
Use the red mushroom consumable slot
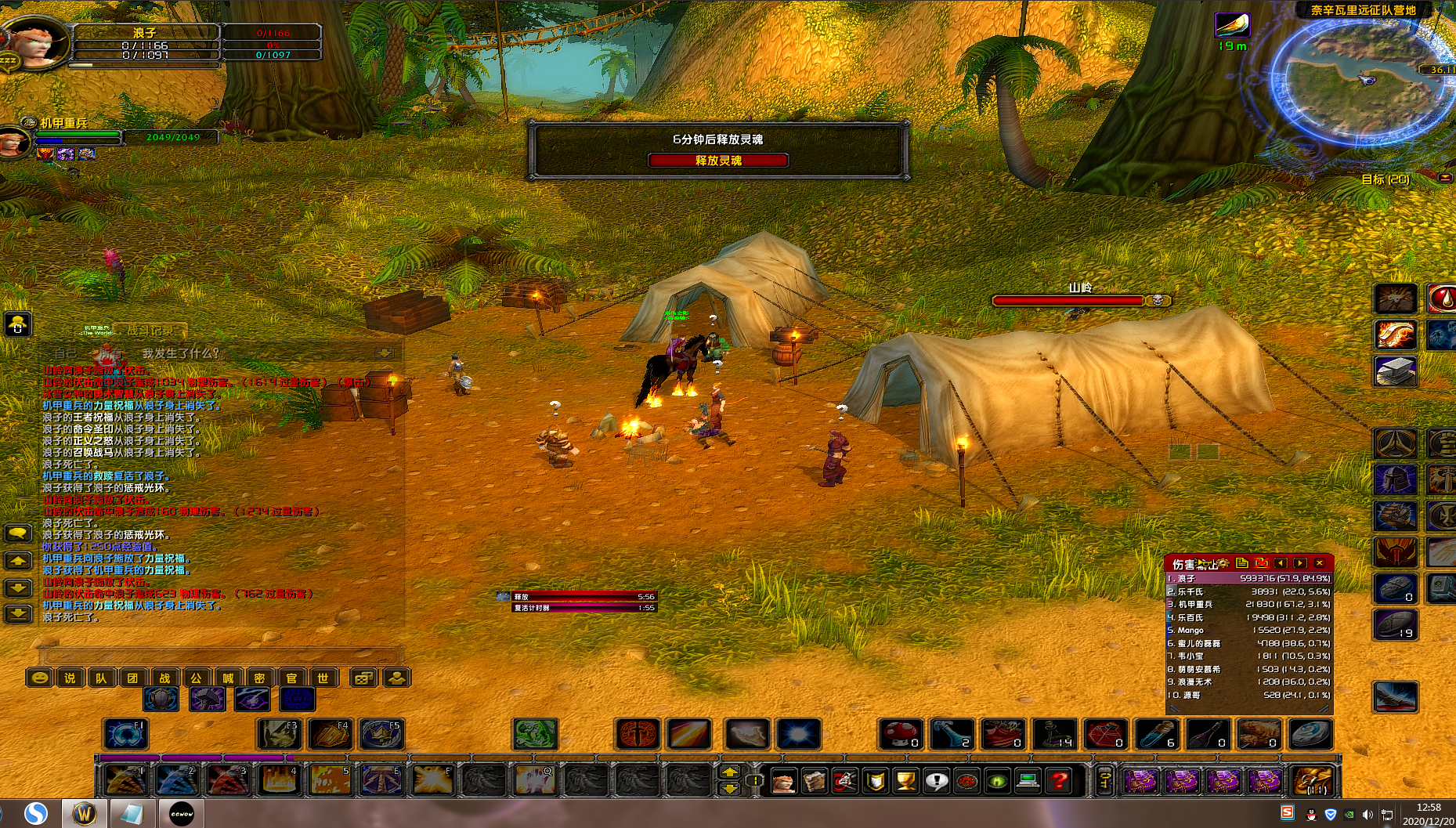click(x=901, y=735)
